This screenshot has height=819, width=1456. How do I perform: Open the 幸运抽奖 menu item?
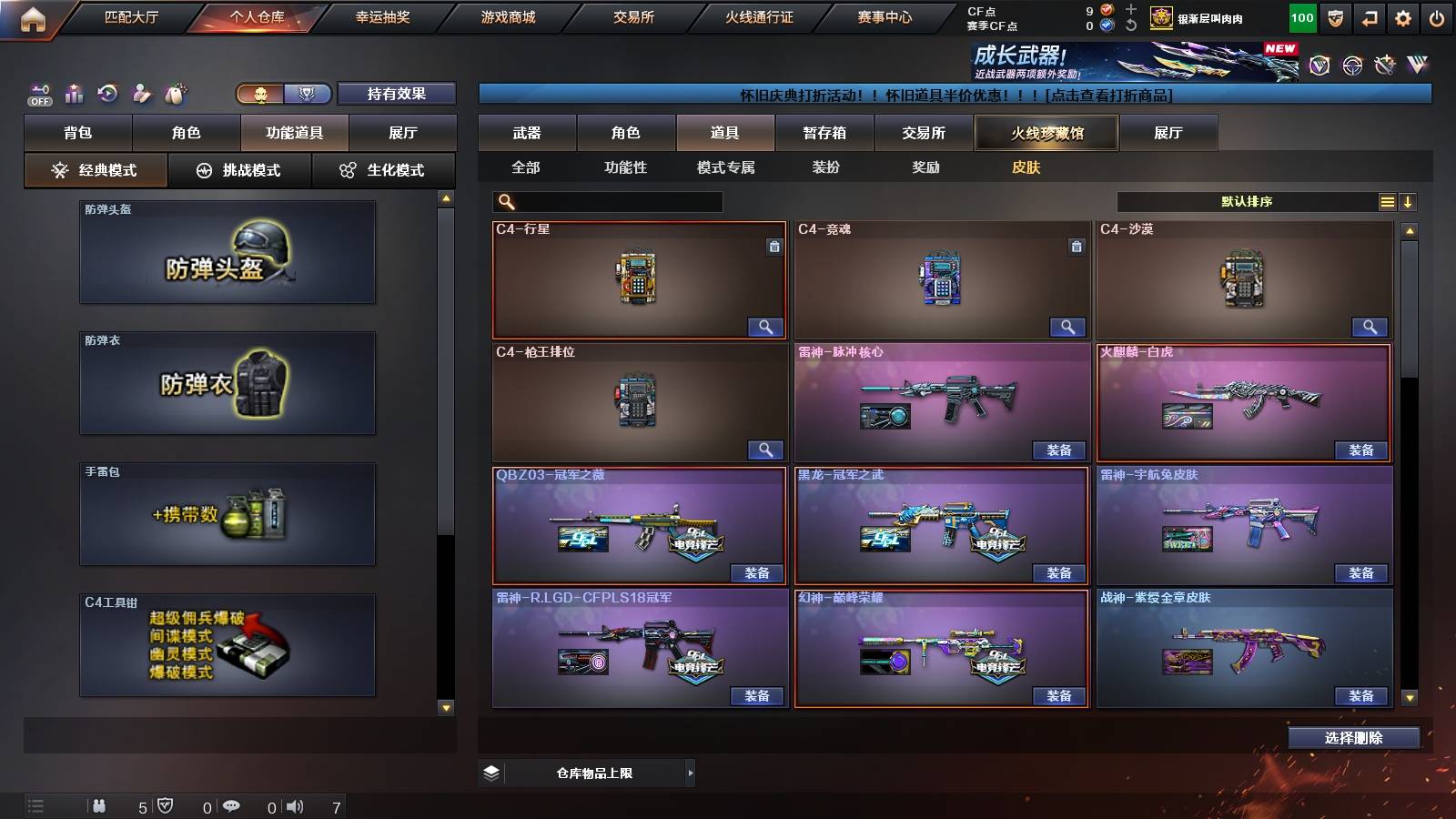coord(383,16)
